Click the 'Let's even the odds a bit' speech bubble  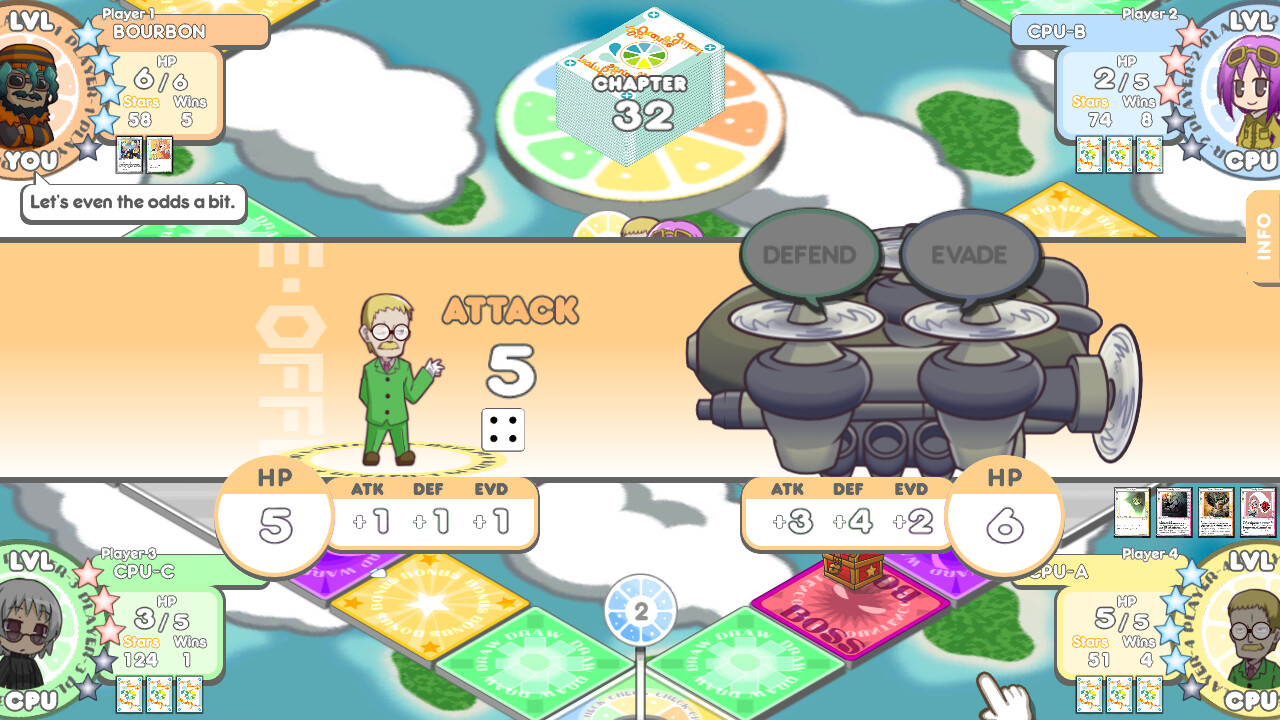pos(133,203)
